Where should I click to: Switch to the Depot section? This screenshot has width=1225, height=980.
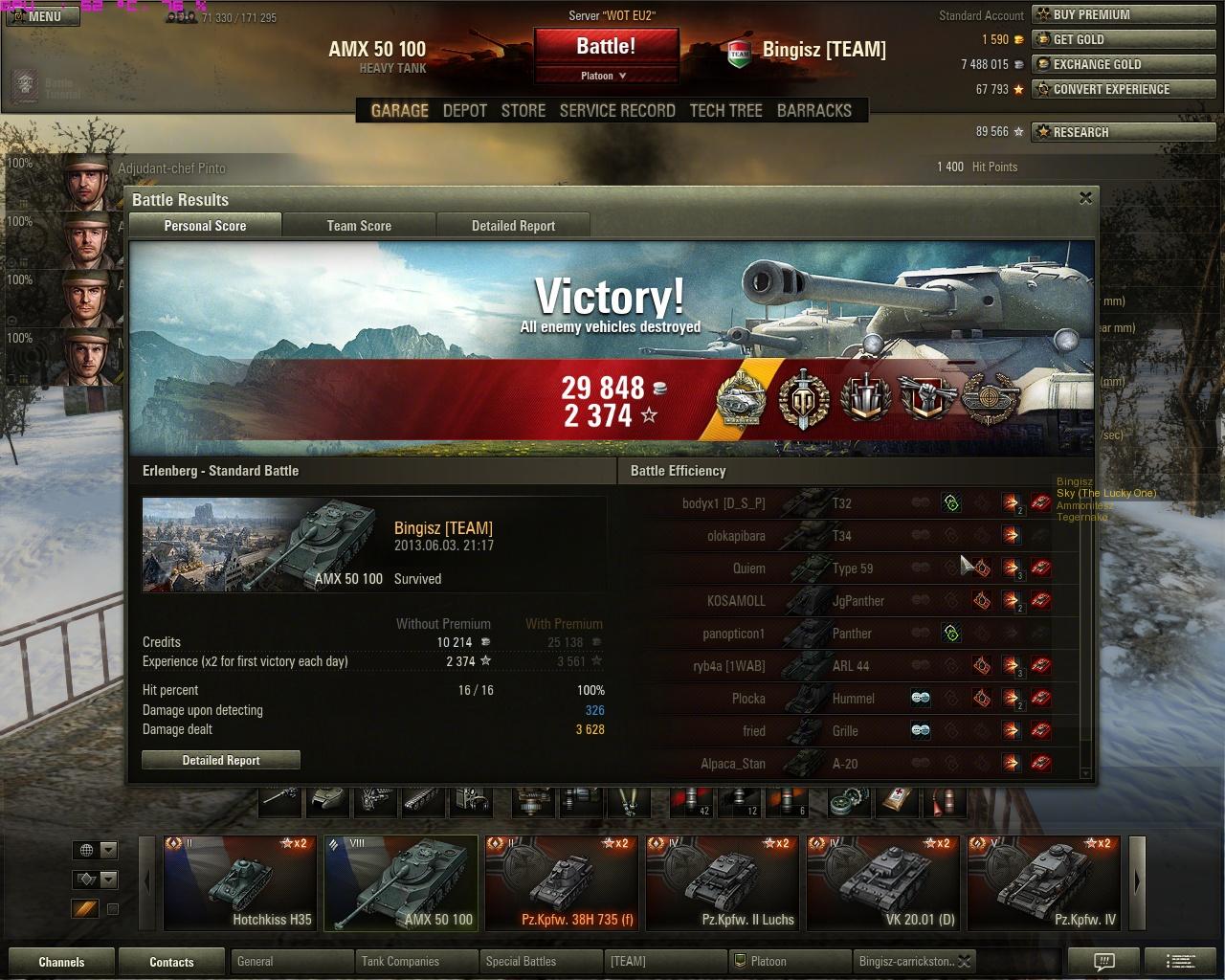coord(465,111)
